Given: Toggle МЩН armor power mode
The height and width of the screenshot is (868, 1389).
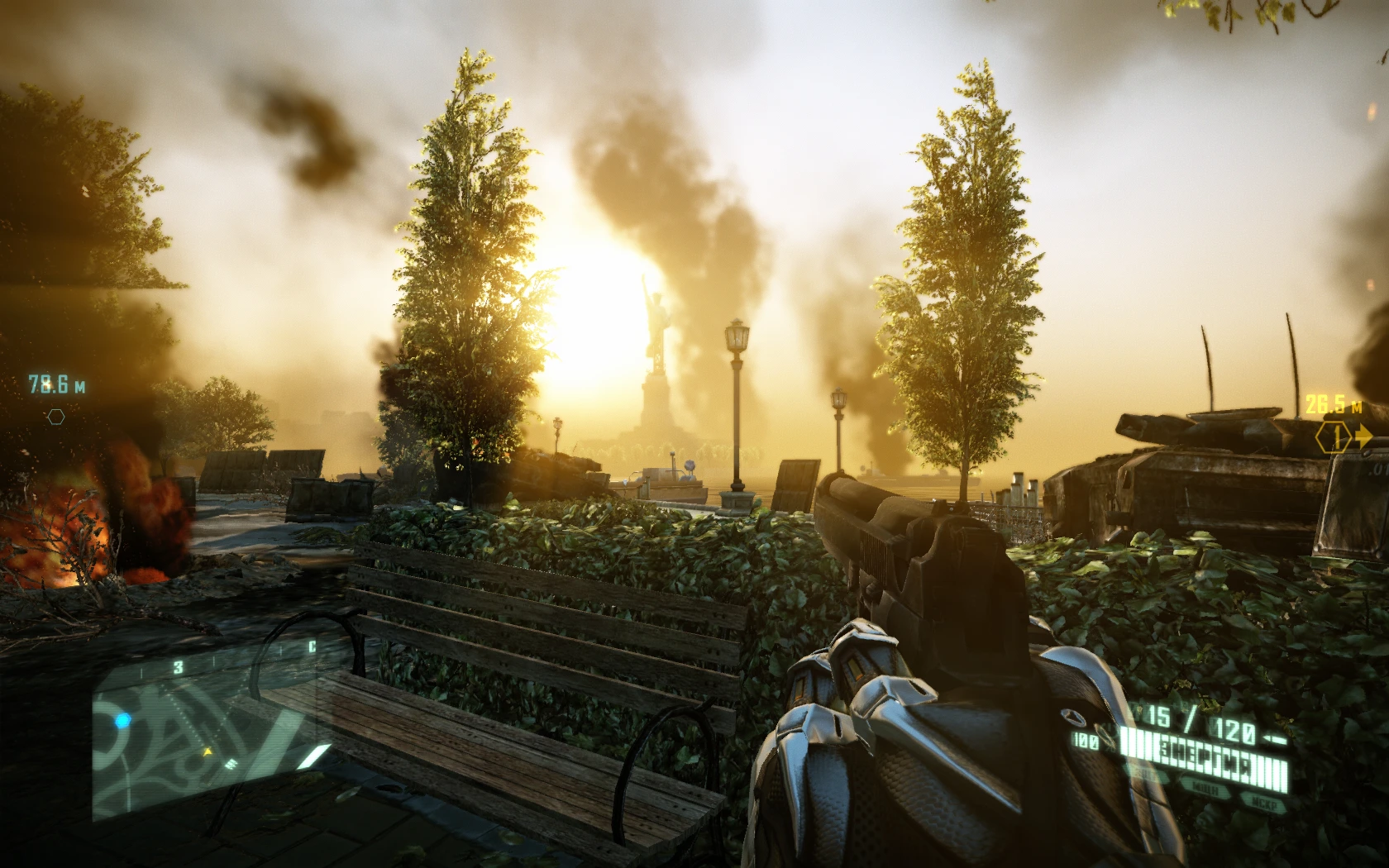Looking at the screenshot, I should click(1206, 787).
